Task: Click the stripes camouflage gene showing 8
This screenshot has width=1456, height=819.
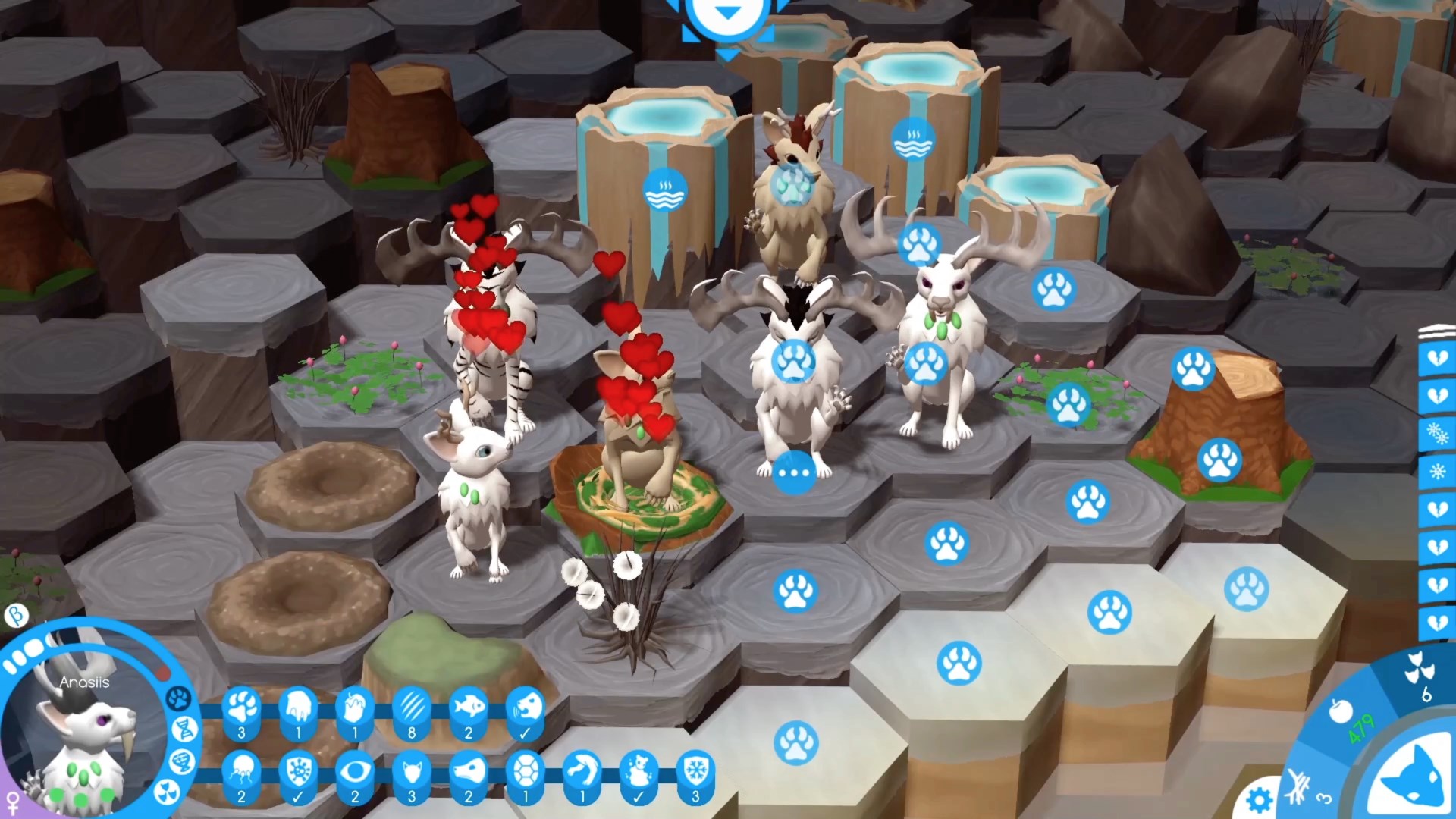Action: coord(413,709)
